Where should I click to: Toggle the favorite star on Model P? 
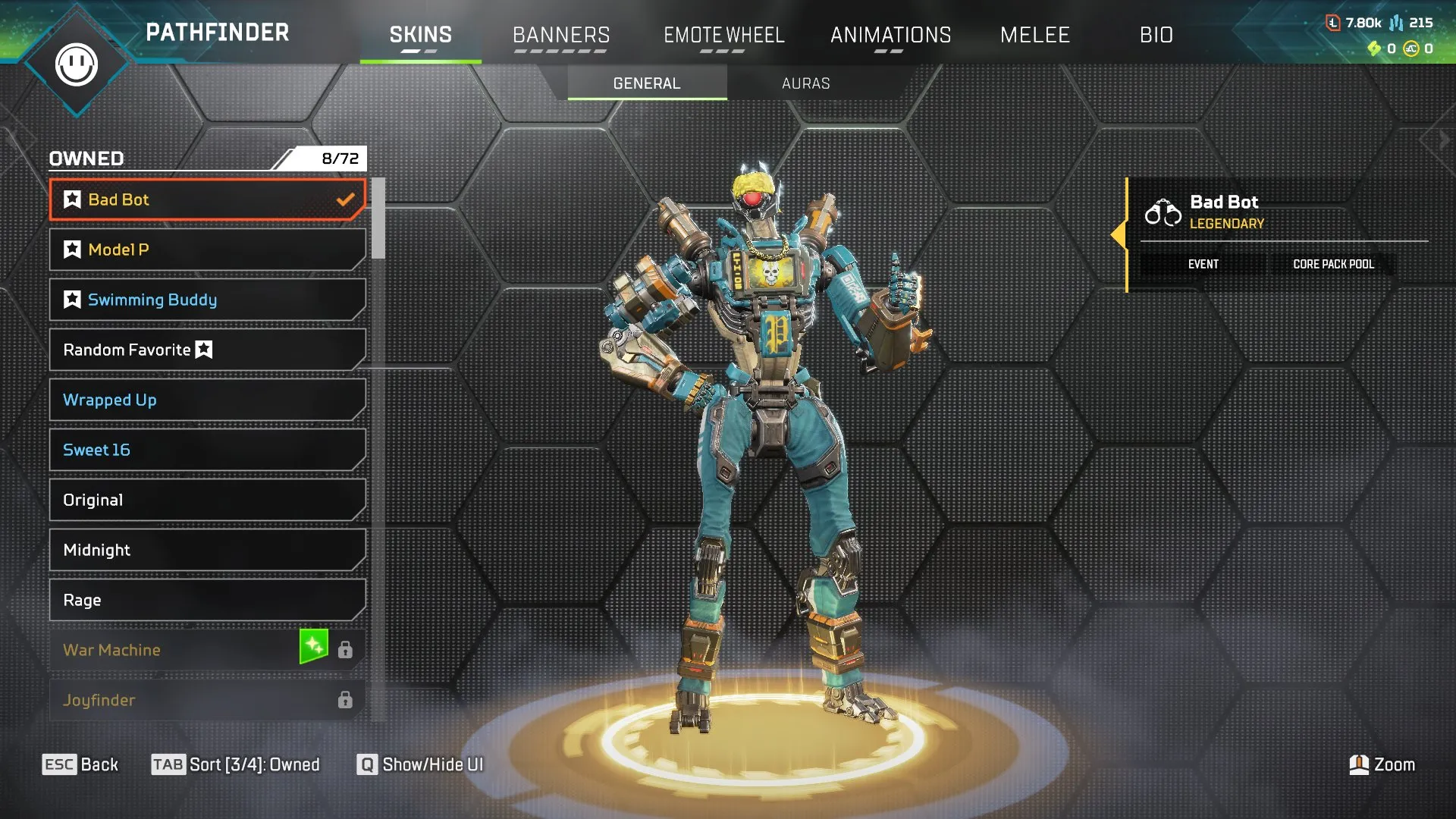(72, 249)
